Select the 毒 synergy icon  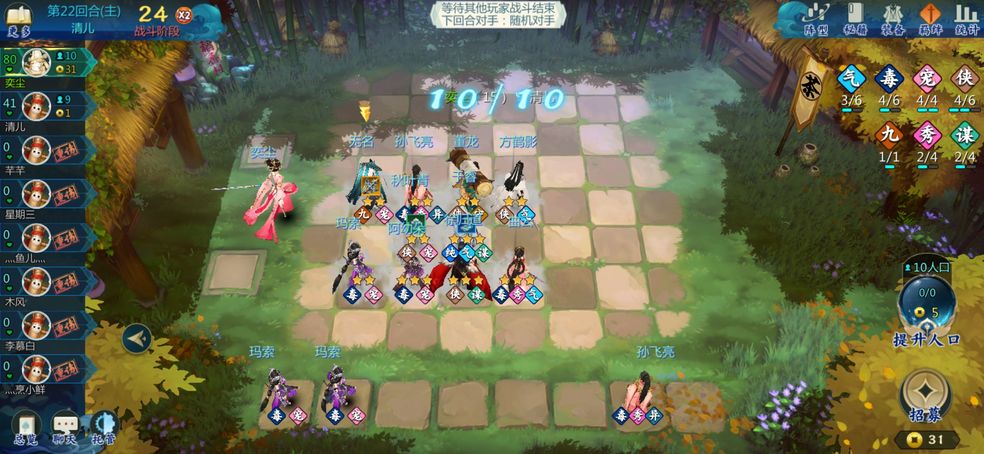pyautogui.click(x=889, y=79)
